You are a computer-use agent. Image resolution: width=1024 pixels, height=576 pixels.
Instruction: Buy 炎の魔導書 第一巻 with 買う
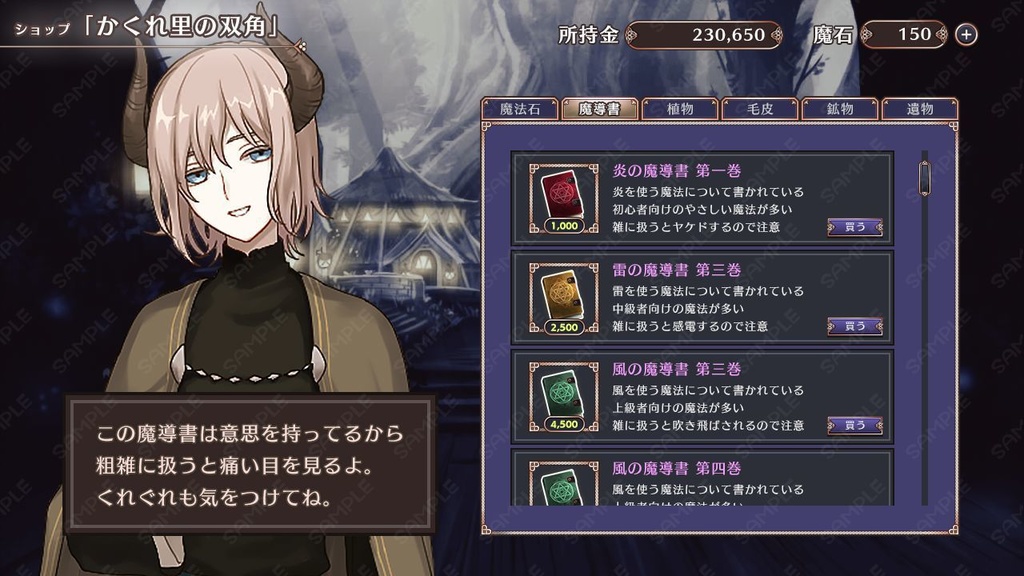pyautogui.click(x=855, y=227)
